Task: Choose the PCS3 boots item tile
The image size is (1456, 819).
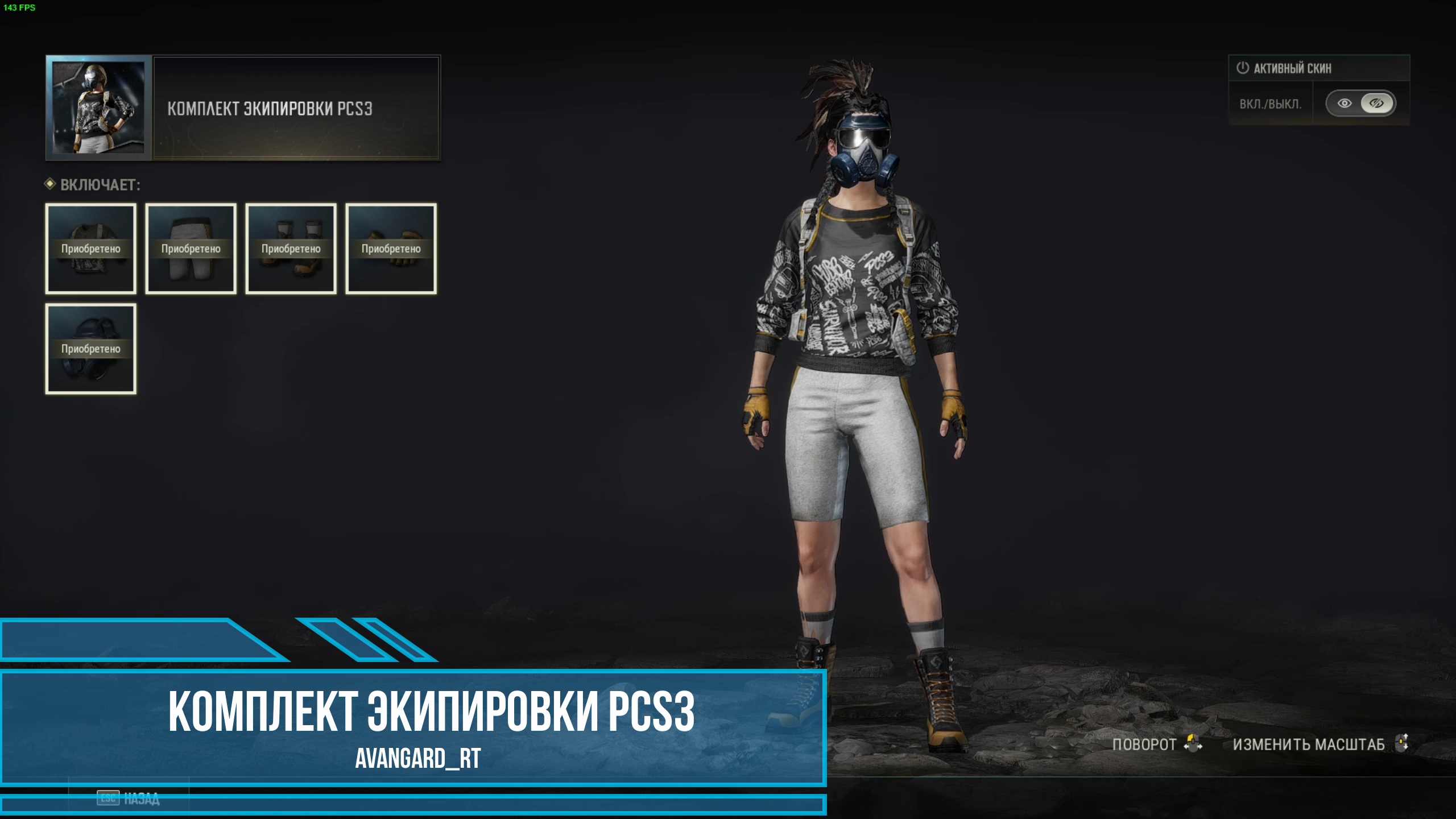Action: click(291, 249)
